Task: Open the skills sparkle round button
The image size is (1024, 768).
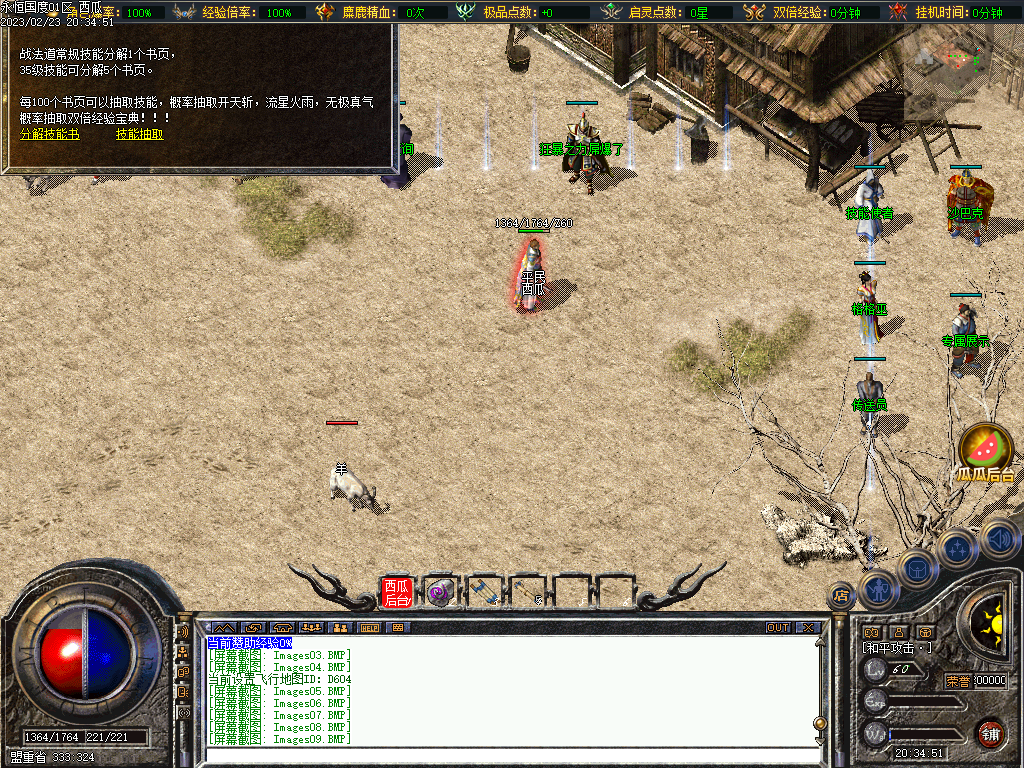Action: [958, 549]
